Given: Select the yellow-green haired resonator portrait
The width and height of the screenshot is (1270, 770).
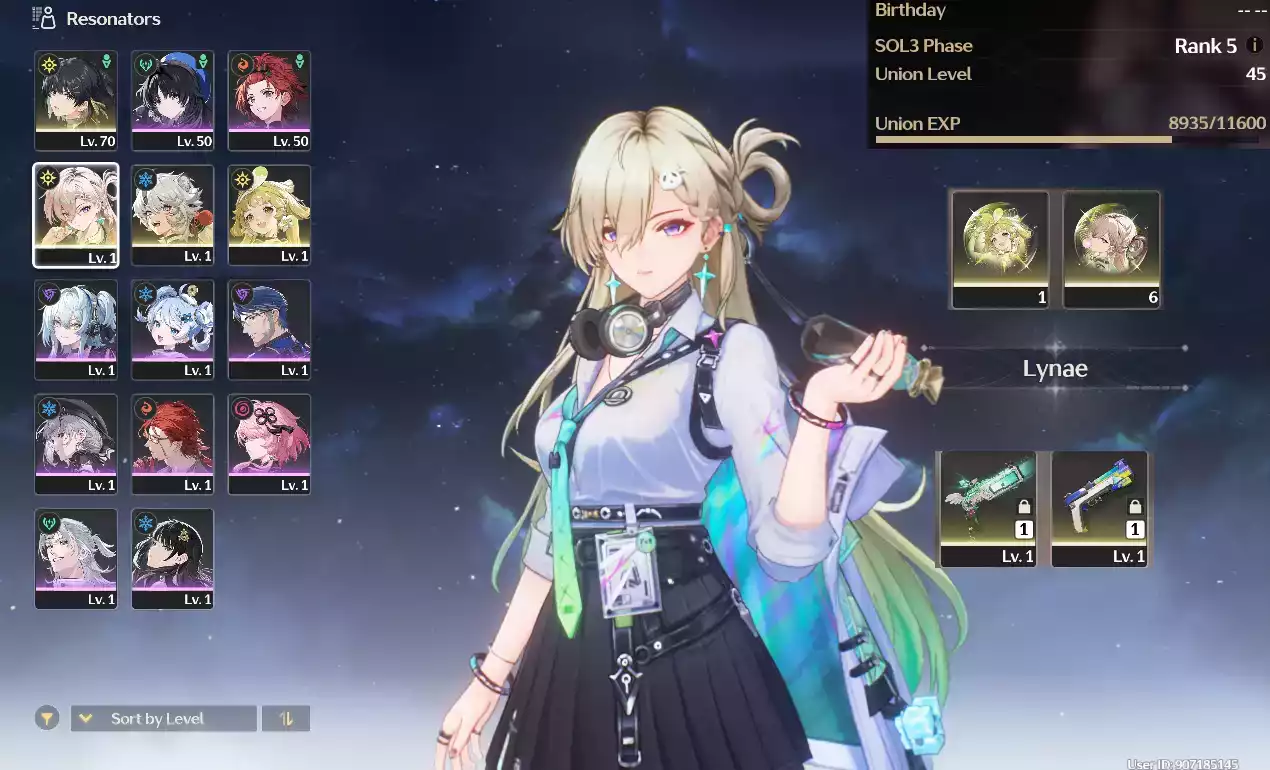Looking at the screenshot, I should point(269,215).
